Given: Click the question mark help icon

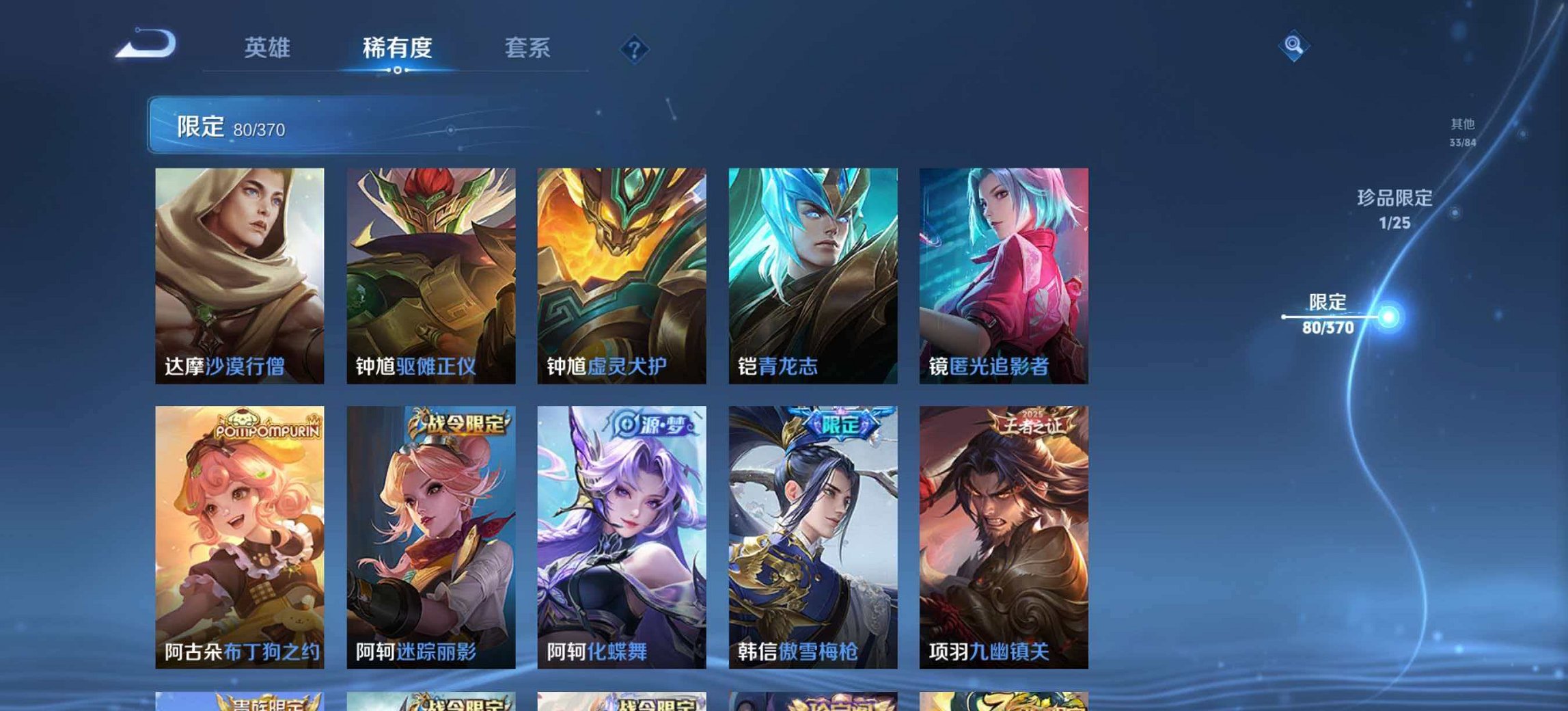Looking at the screenshot, I should (x=633, y=48).
